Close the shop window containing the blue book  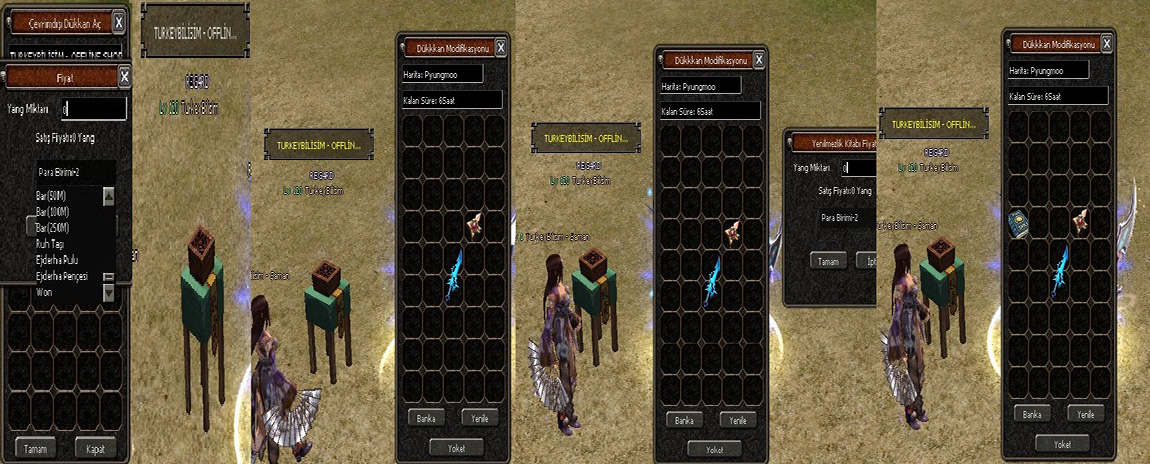tap(1107, 44)
